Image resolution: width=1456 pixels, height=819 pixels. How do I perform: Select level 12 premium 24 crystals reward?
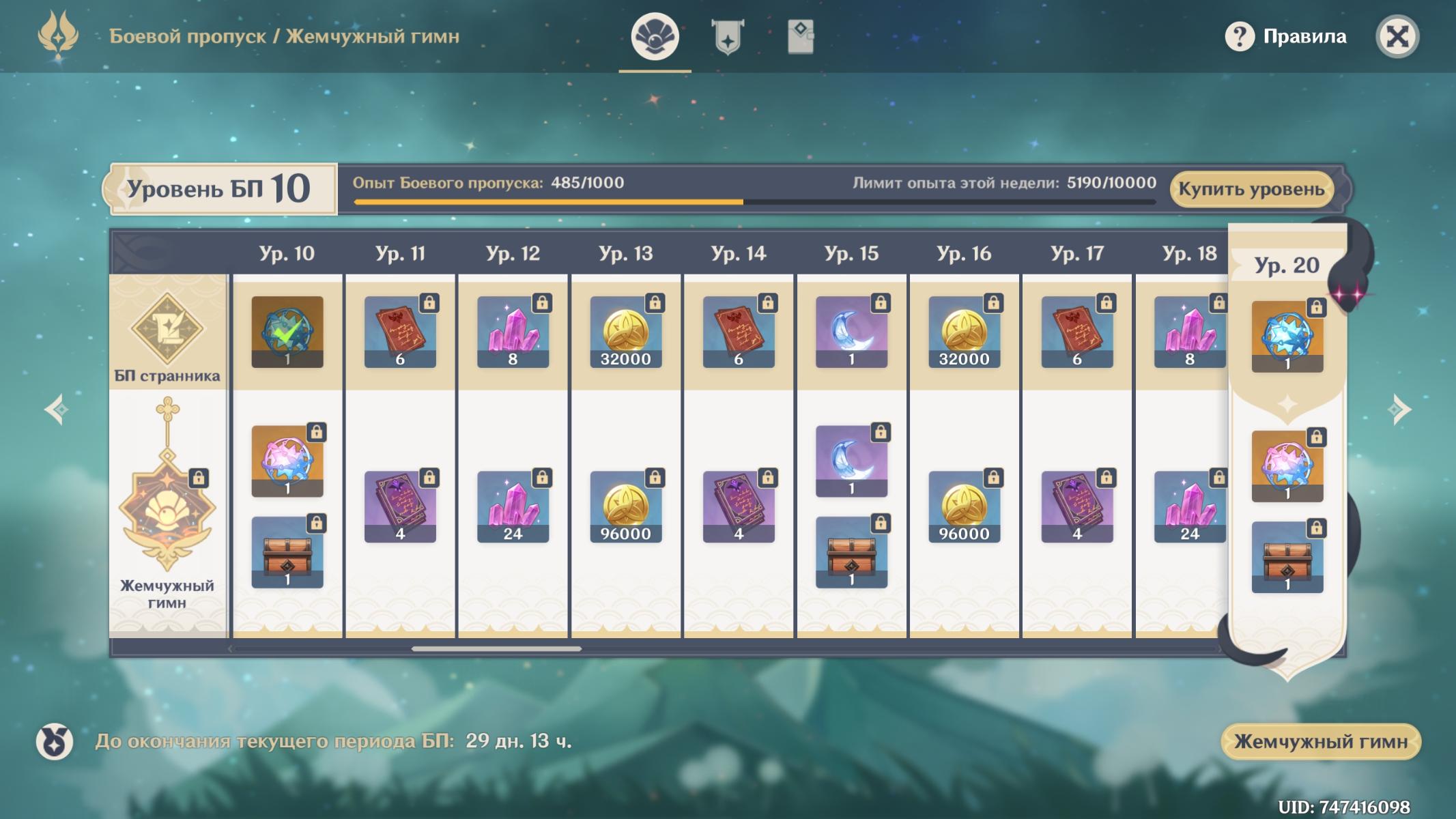click(513, 507)
